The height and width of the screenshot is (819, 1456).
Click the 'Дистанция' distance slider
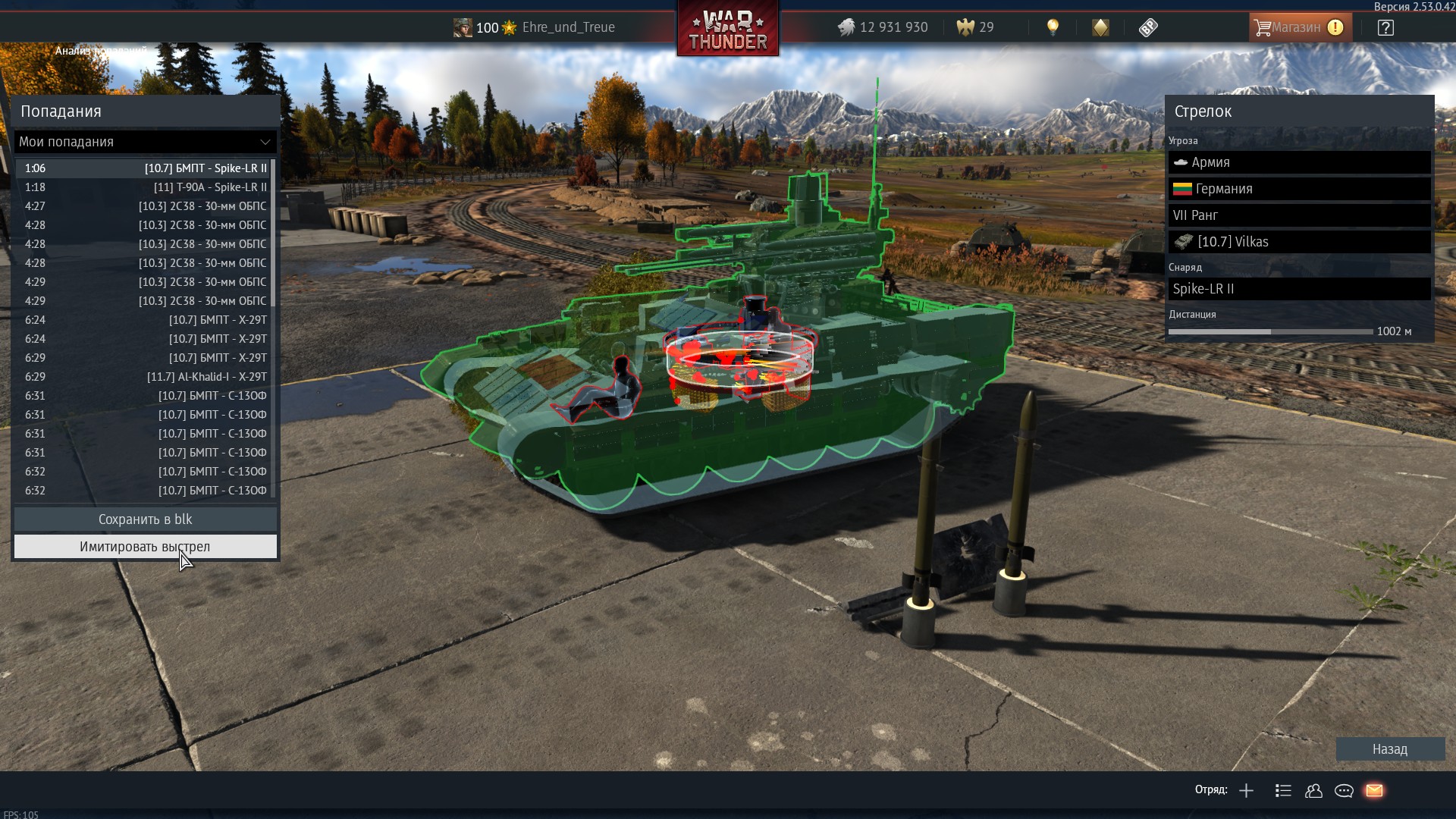pyautogui.click(x=1270, y=331)
